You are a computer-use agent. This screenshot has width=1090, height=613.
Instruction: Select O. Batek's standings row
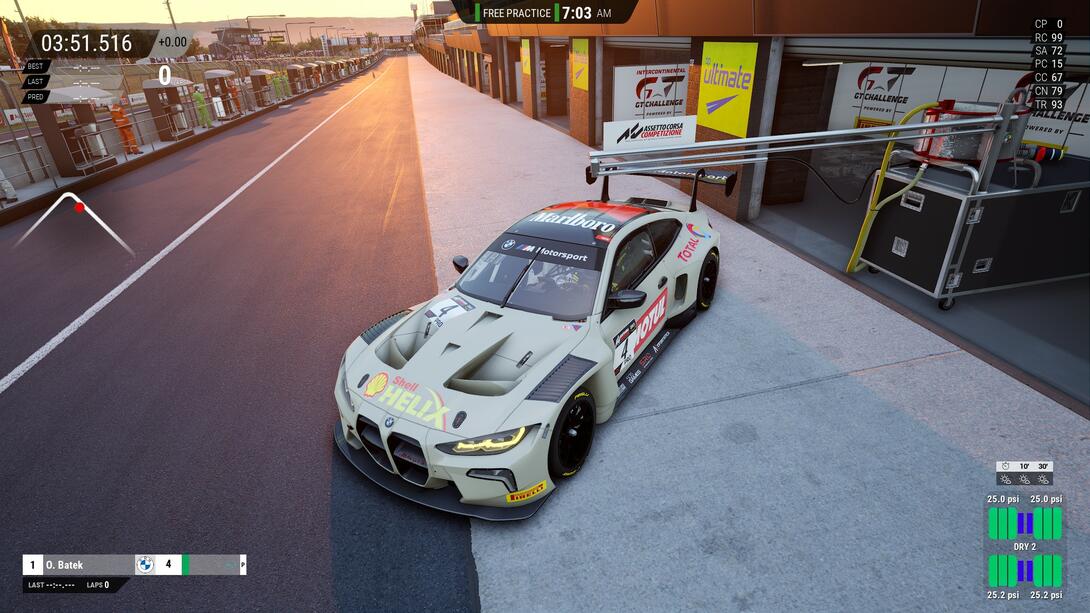(133, 565)
